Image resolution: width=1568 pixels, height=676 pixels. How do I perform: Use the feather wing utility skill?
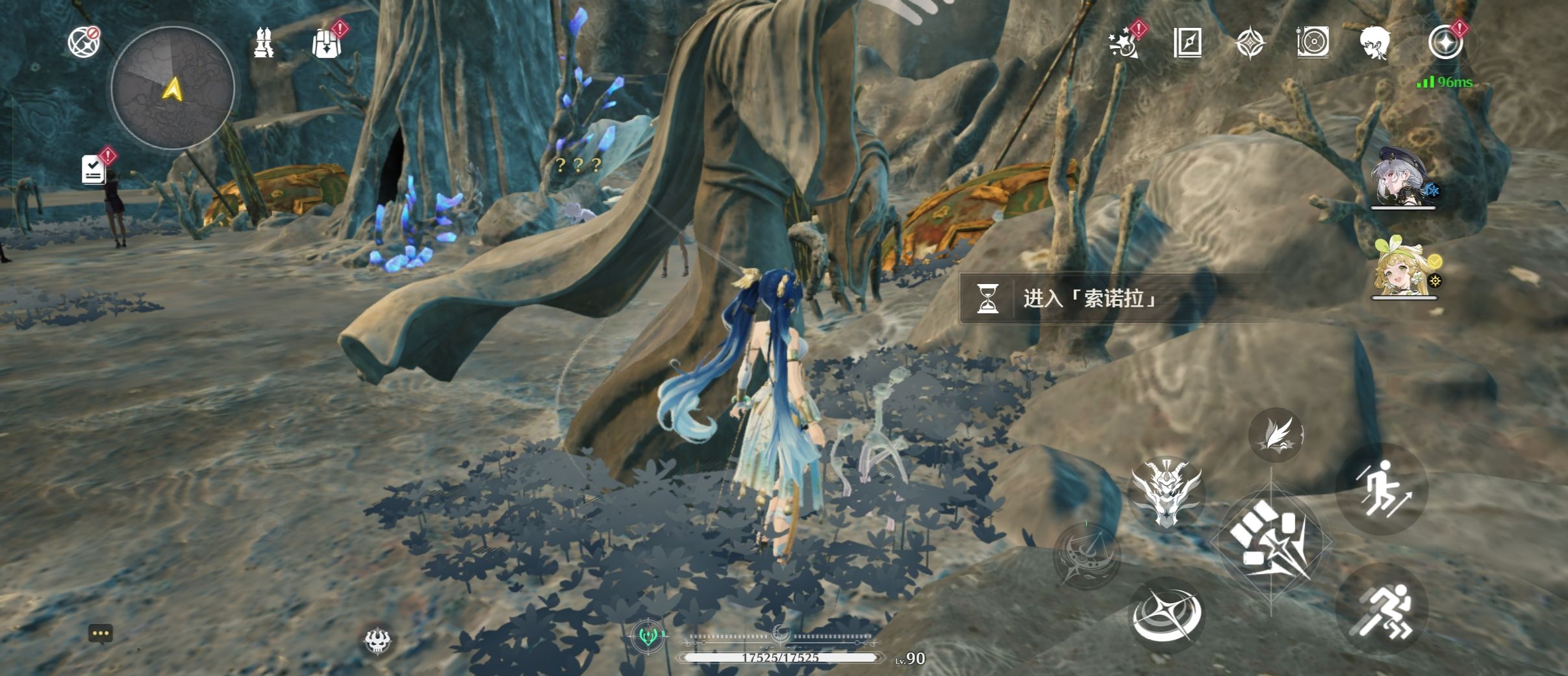1276,434
